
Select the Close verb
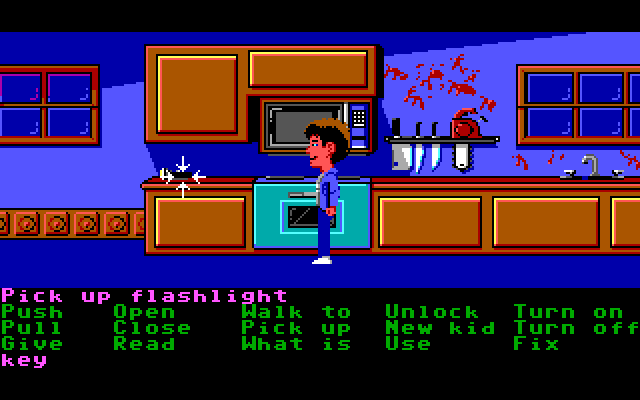(x=152, y=328)
